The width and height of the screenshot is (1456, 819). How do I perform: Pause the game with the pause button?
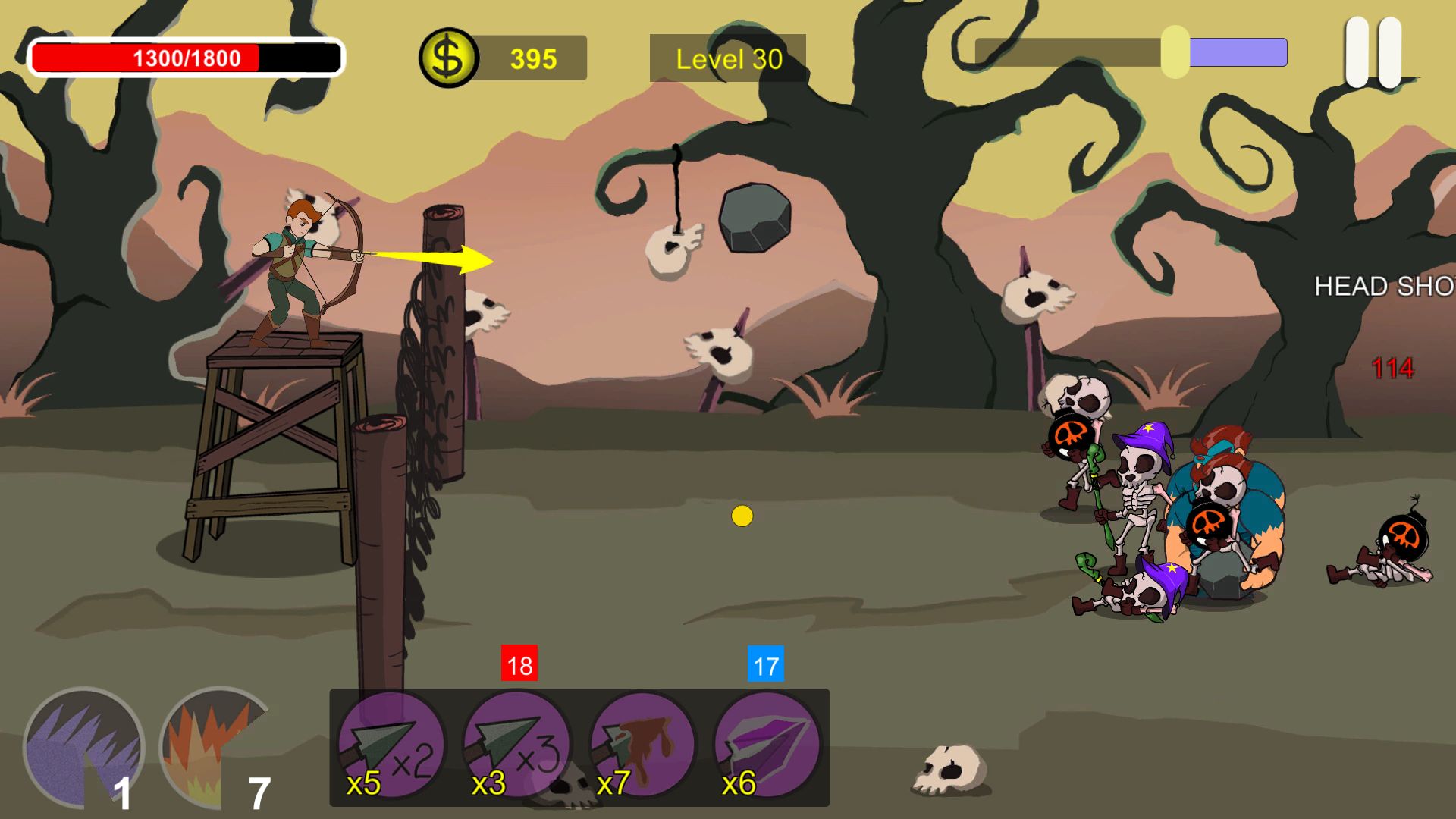point(1373,52)
